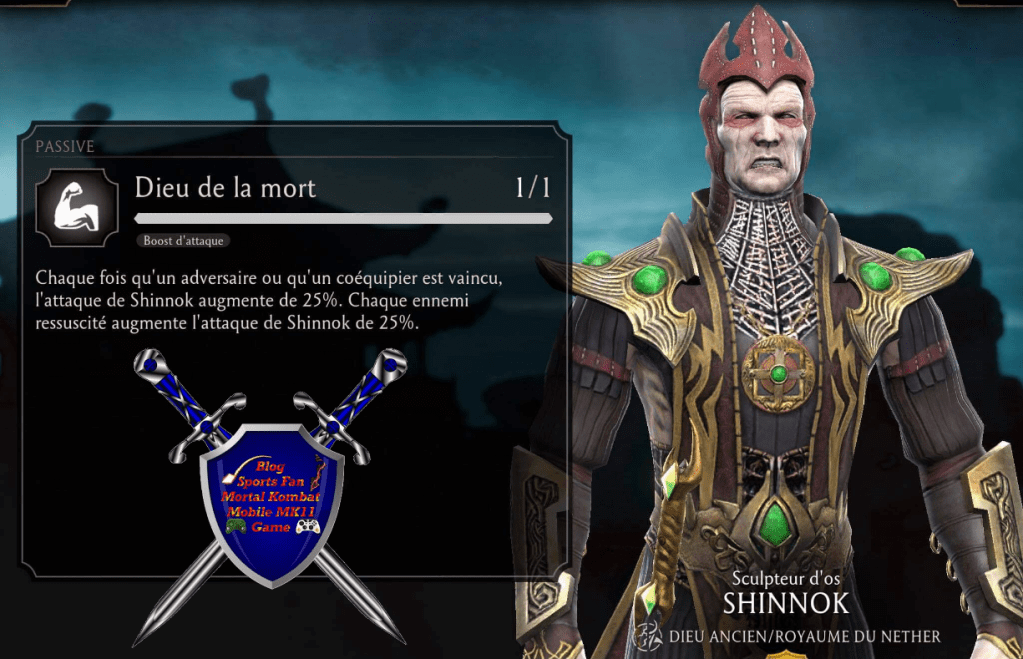Click the "Boost d'attaque" tag
The image size is (1023, 659).
pyautogui.click(x=182, y=241)
